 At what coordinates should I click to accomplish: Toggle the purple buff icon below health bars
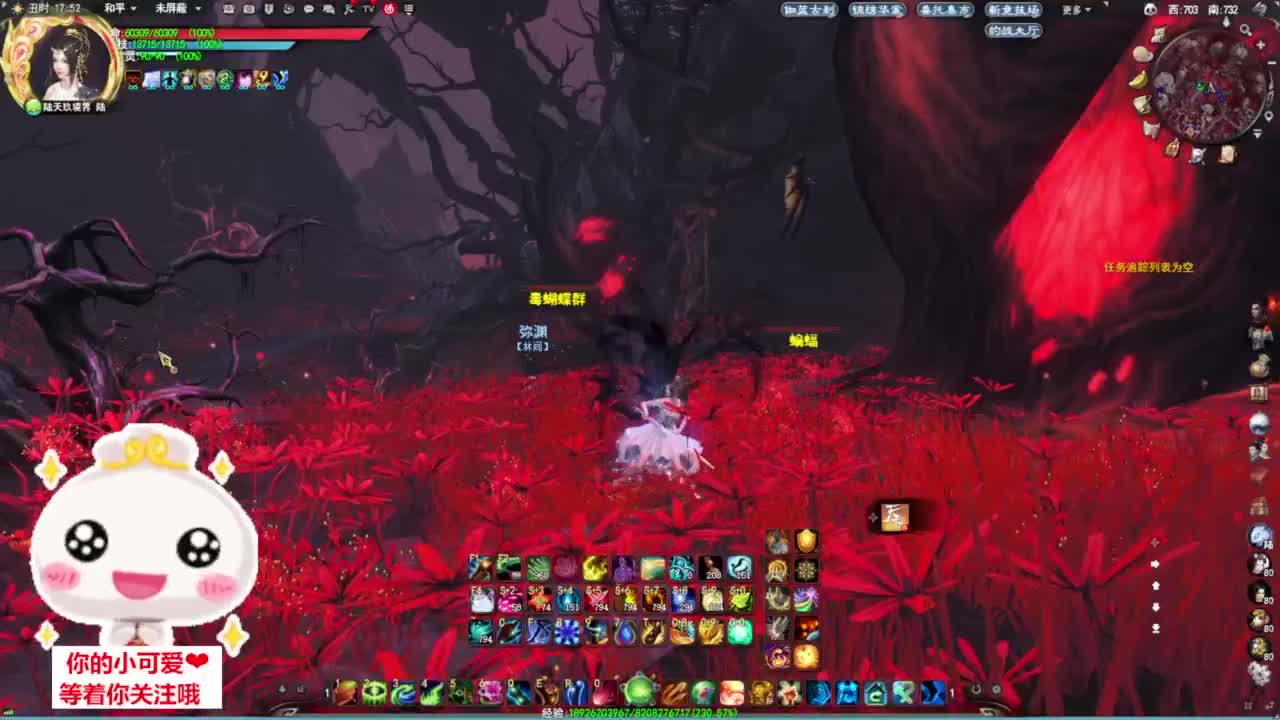tap(244, 80)
